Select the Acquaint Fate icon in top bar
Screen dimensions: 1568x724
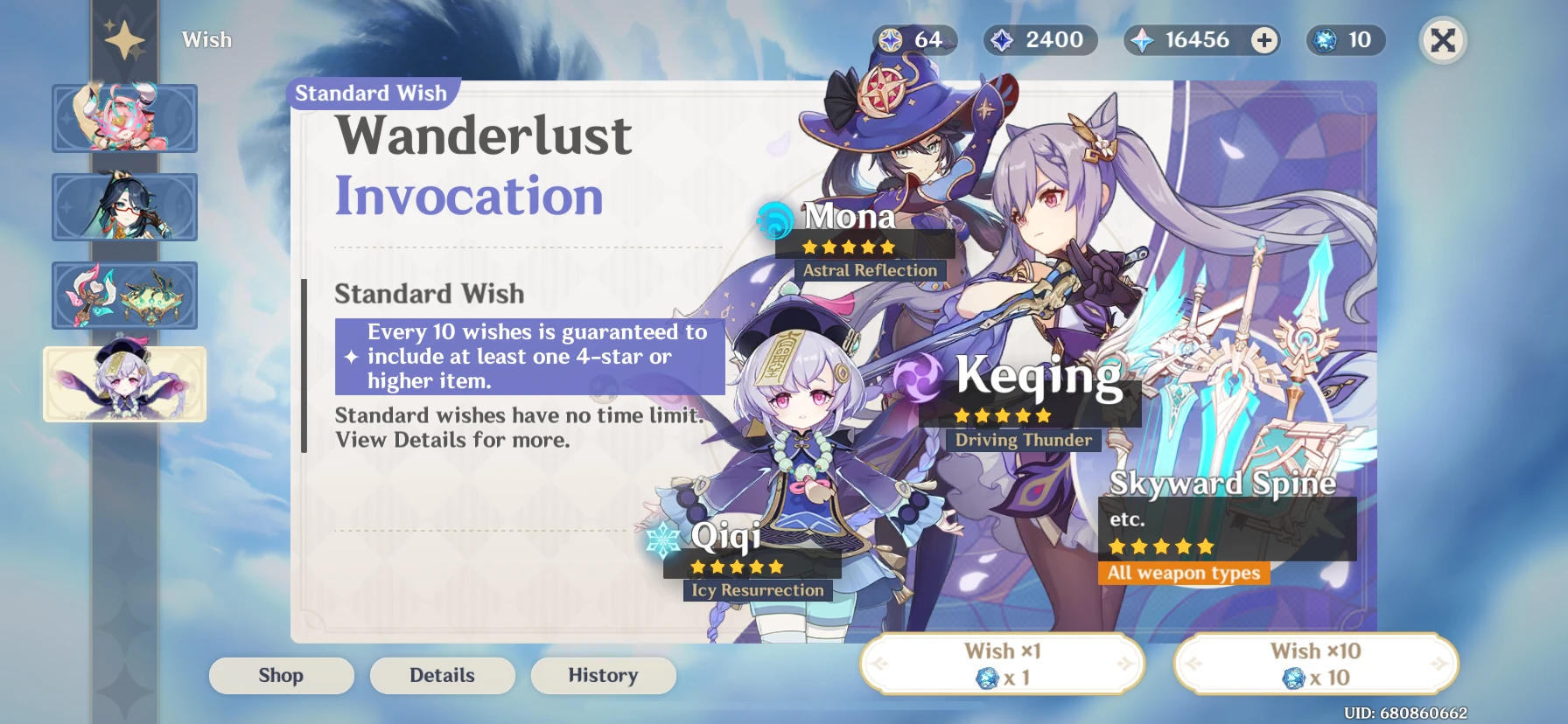point(1324,39)
